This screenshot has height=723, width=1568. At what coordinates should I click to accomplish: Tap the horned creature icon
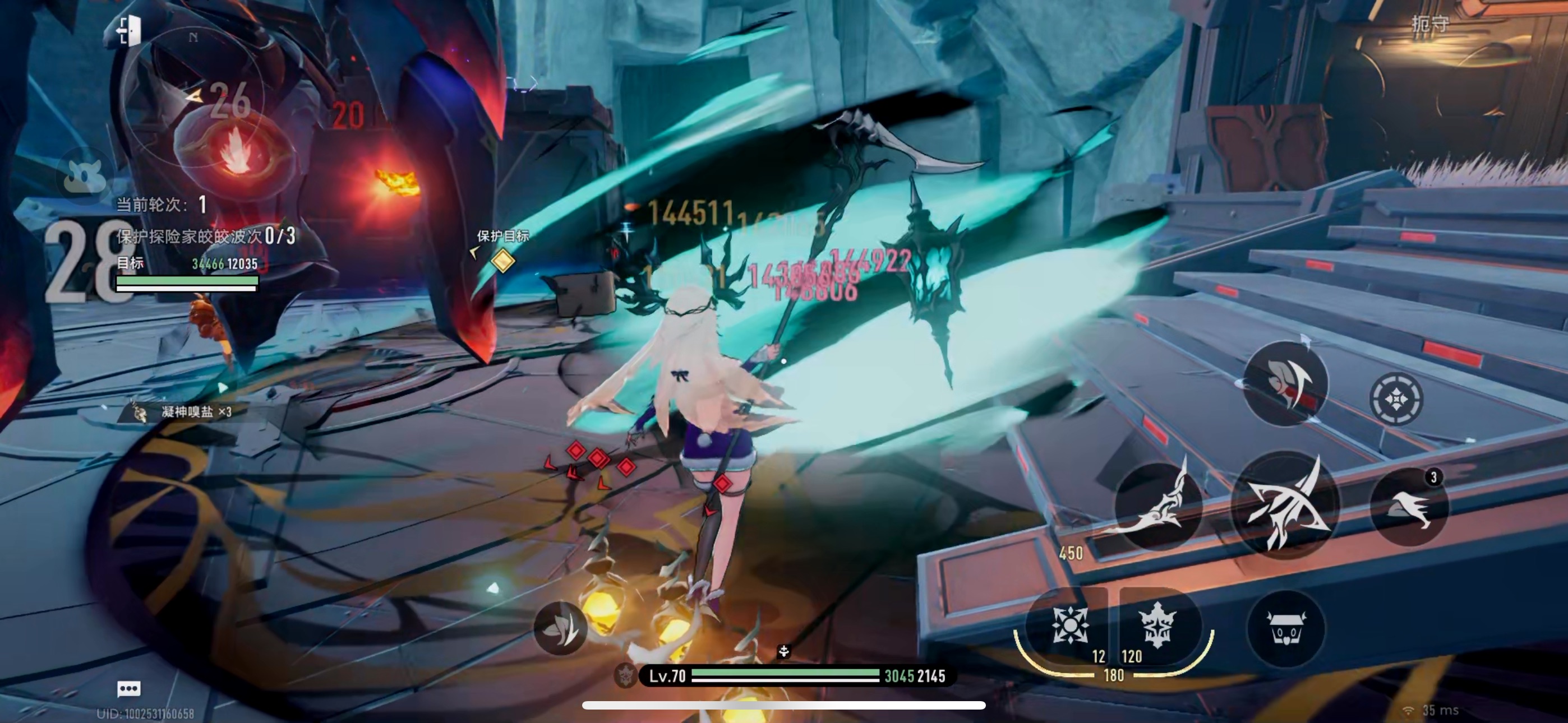[85, 176]
